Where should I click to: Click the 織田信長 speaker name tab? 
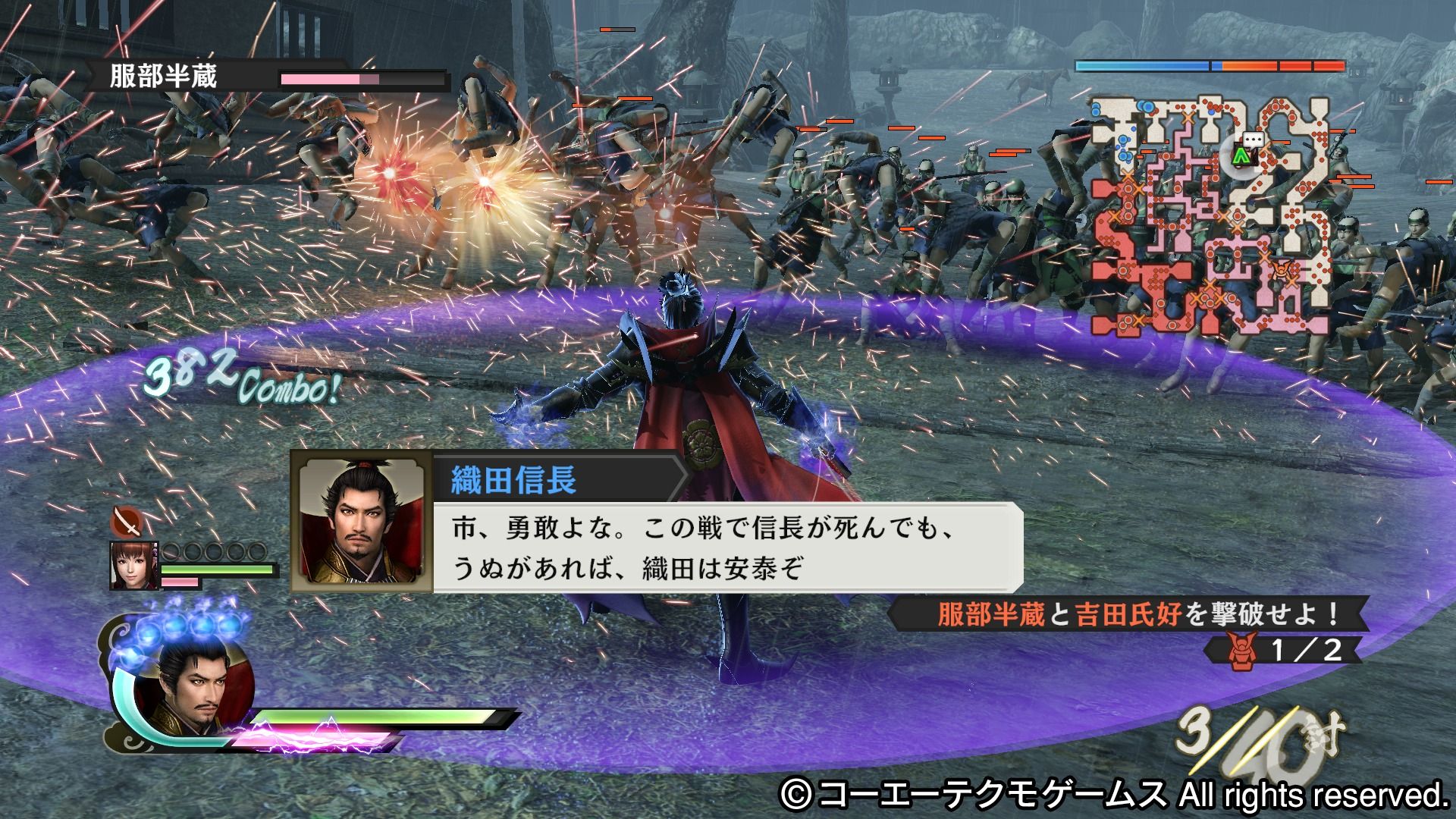tap(514, 480)
